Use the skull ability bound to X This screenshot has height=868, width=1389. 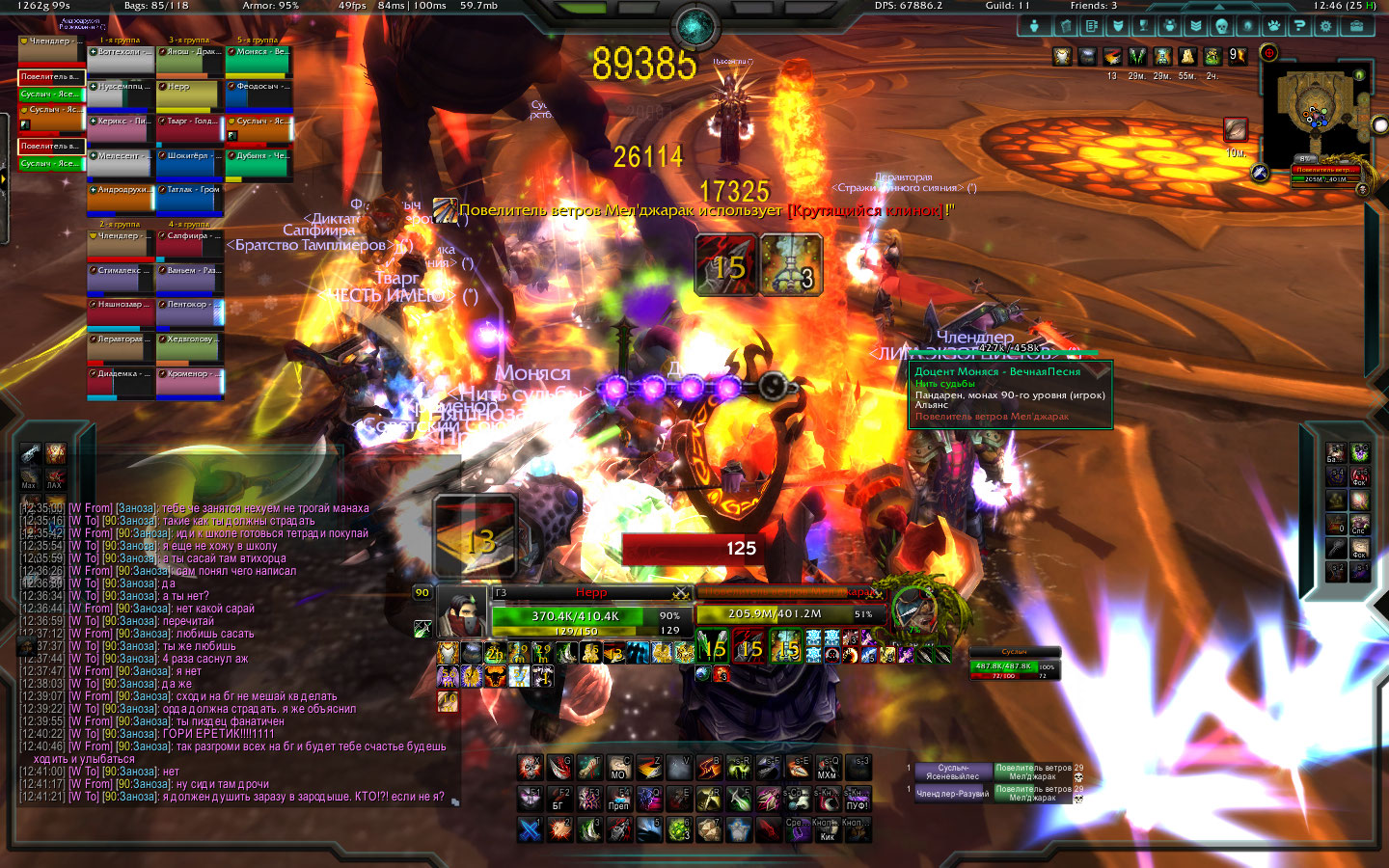point(530,767)
